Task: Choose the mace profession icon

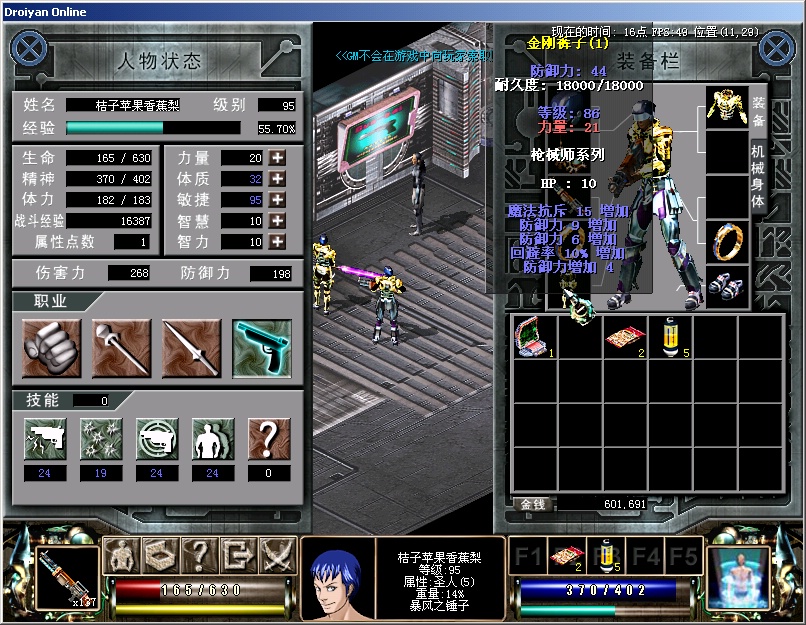Action: pyautogui.click(x=121, y=348)
